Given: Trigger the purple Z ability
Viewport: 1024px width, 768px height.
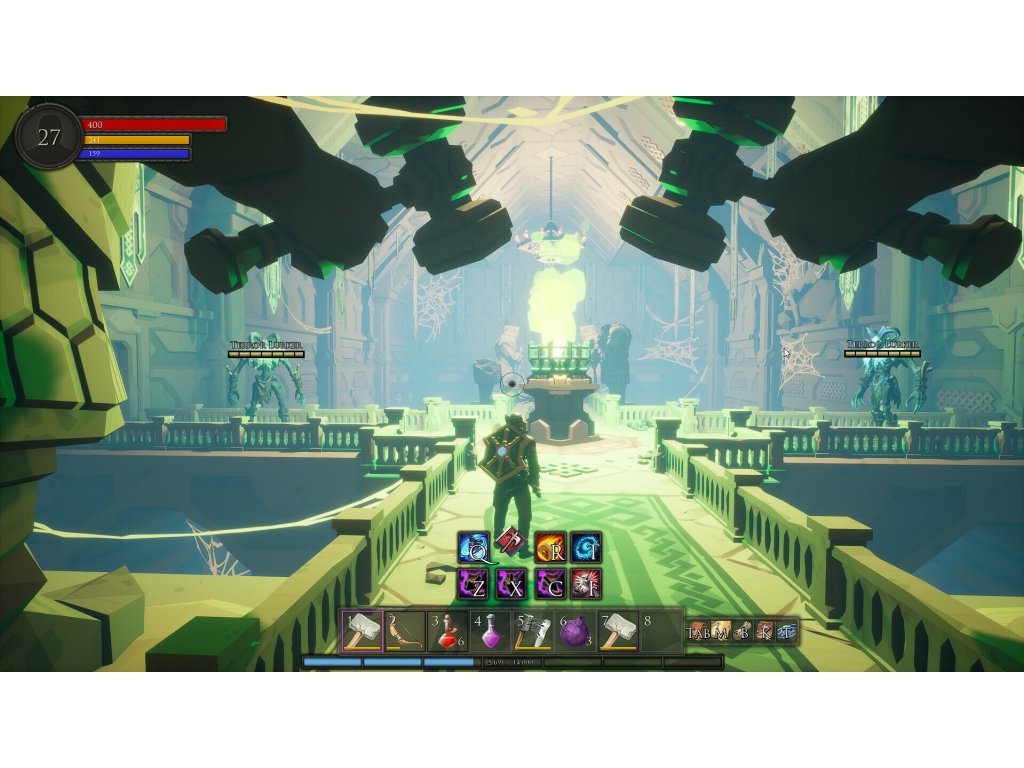Looking at the screenshot, I should 473,584.
